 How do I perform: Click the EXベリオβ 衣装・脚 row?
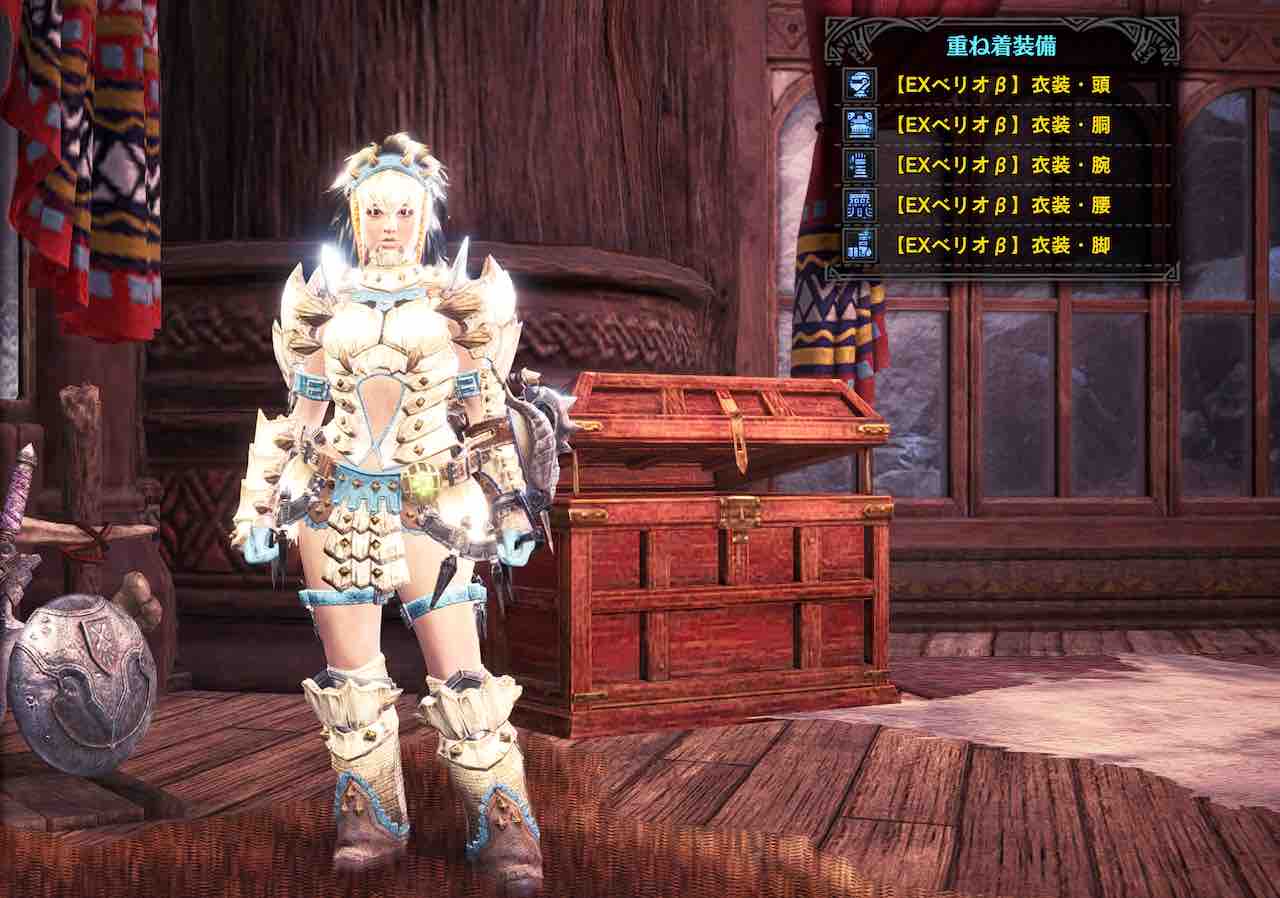point(1002,245)
